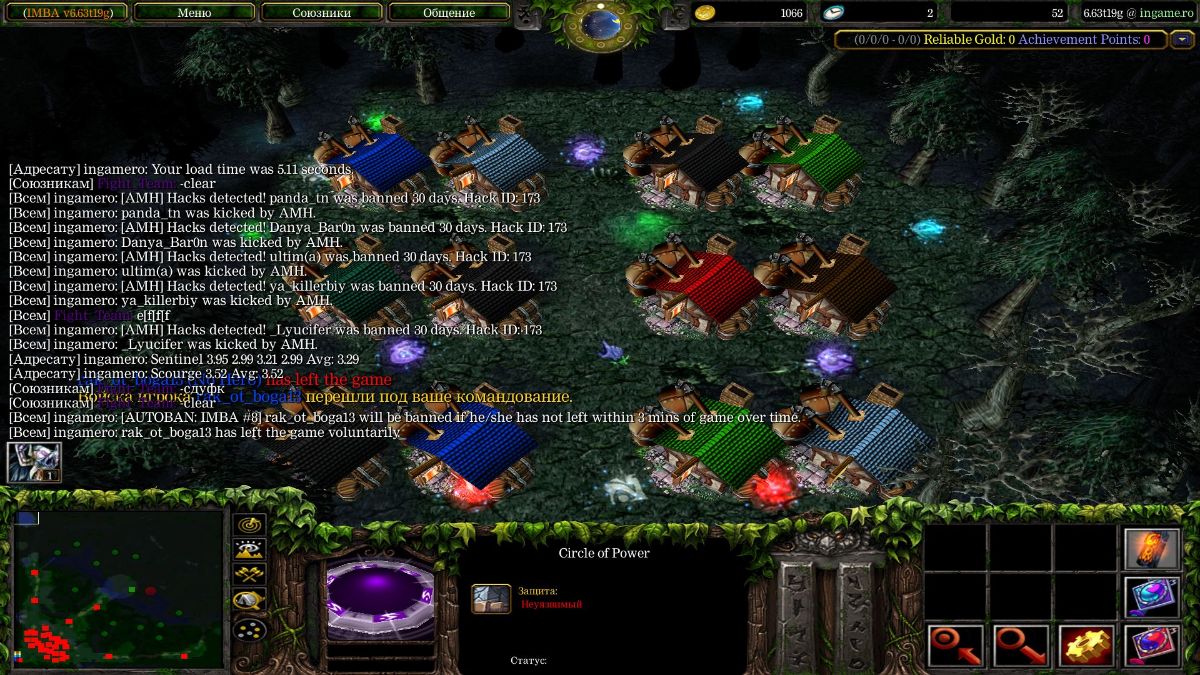Open the Союзники allies panel

tap(321, 13)
